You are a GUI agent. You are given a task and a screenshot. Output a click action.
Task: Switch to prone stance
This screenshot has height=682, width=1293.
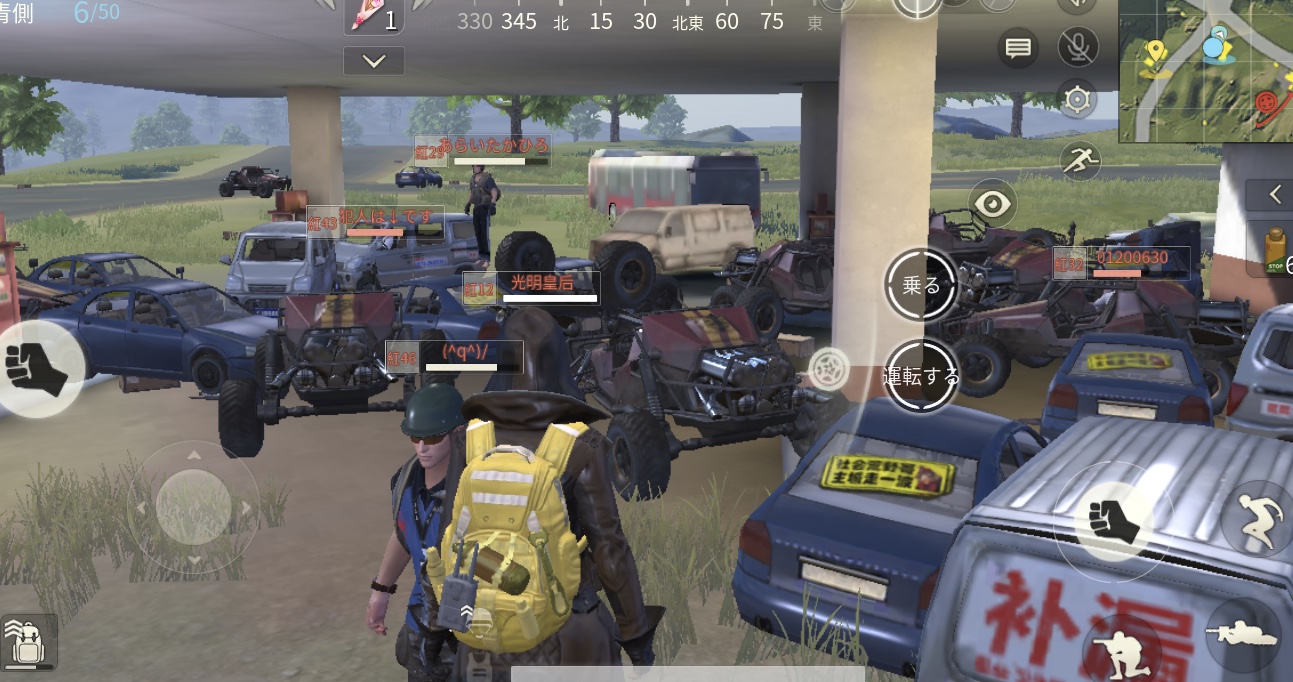[x=1245, y=634]
